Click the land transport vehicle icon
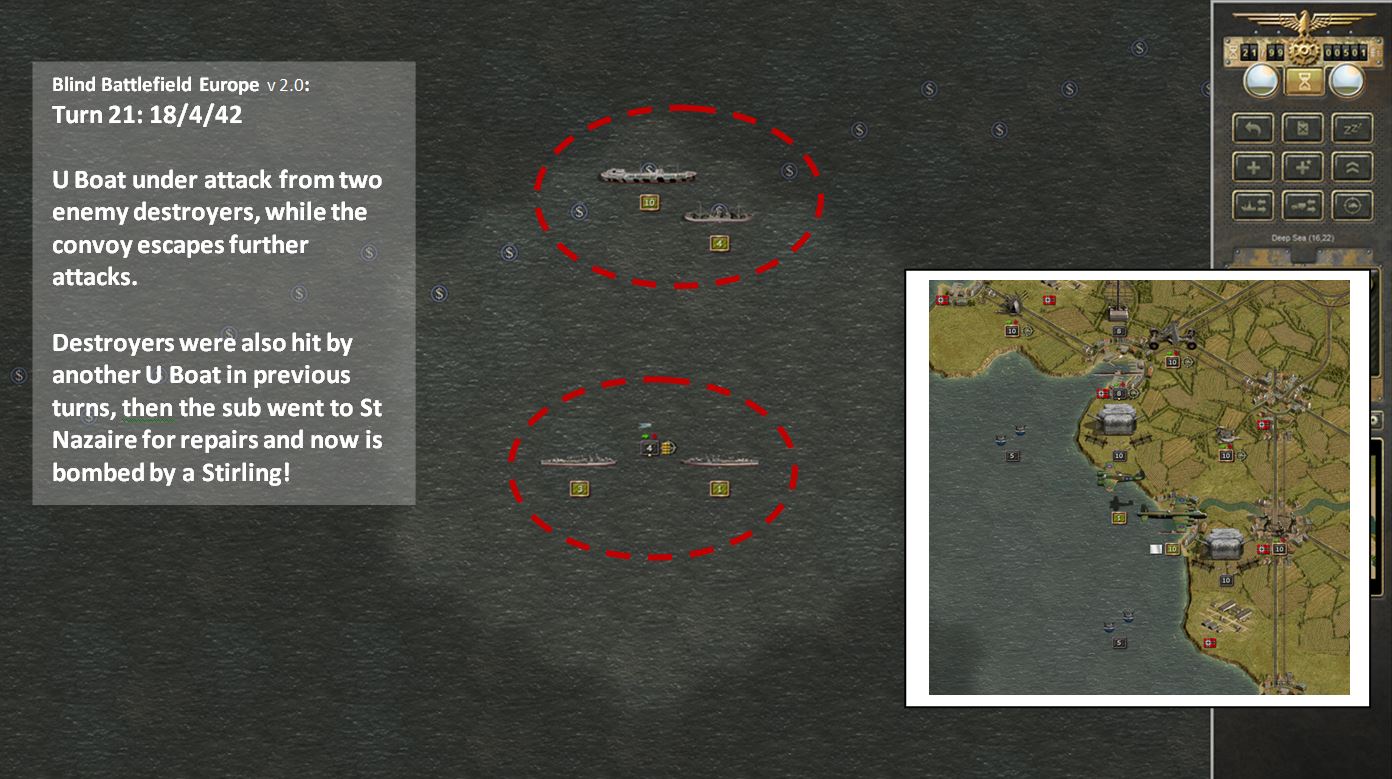 coord(1302,205)
